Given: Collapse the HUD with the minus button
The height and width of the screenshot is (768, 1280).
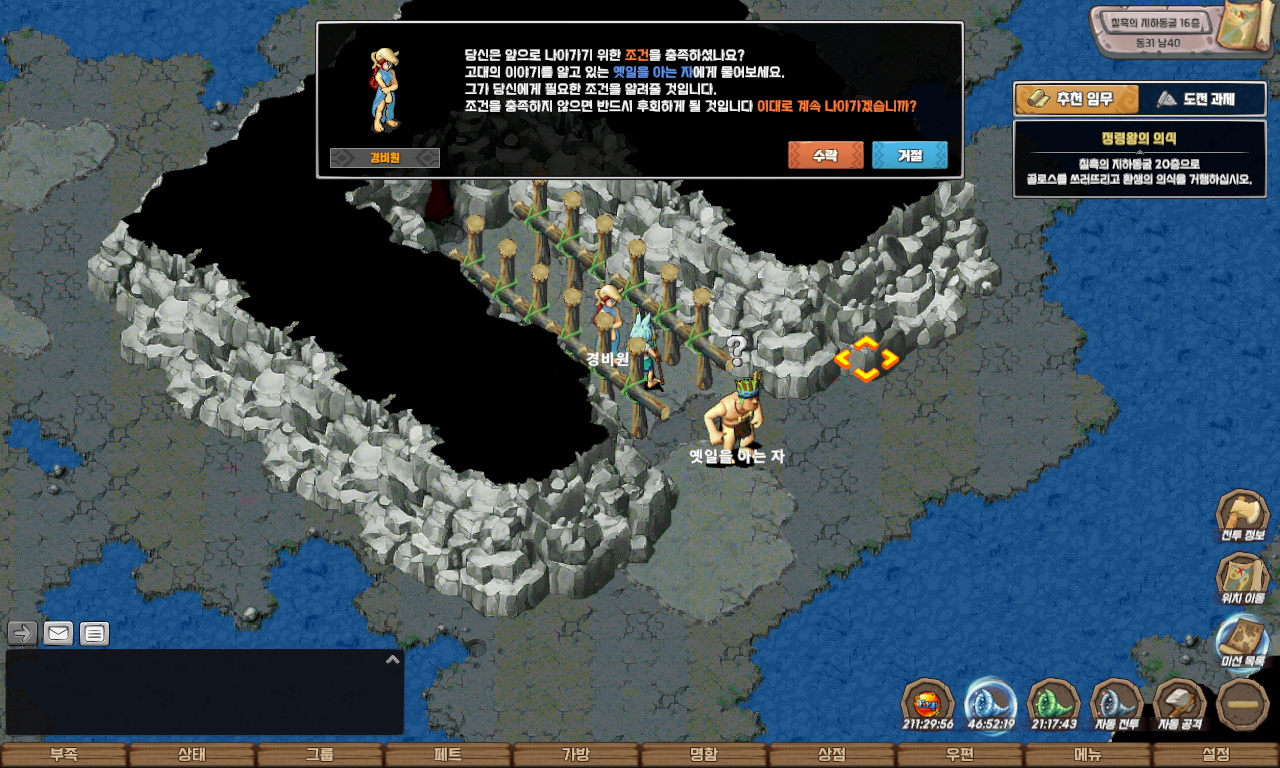Looking at the screenshot, I should click(x=1243, y=703).
